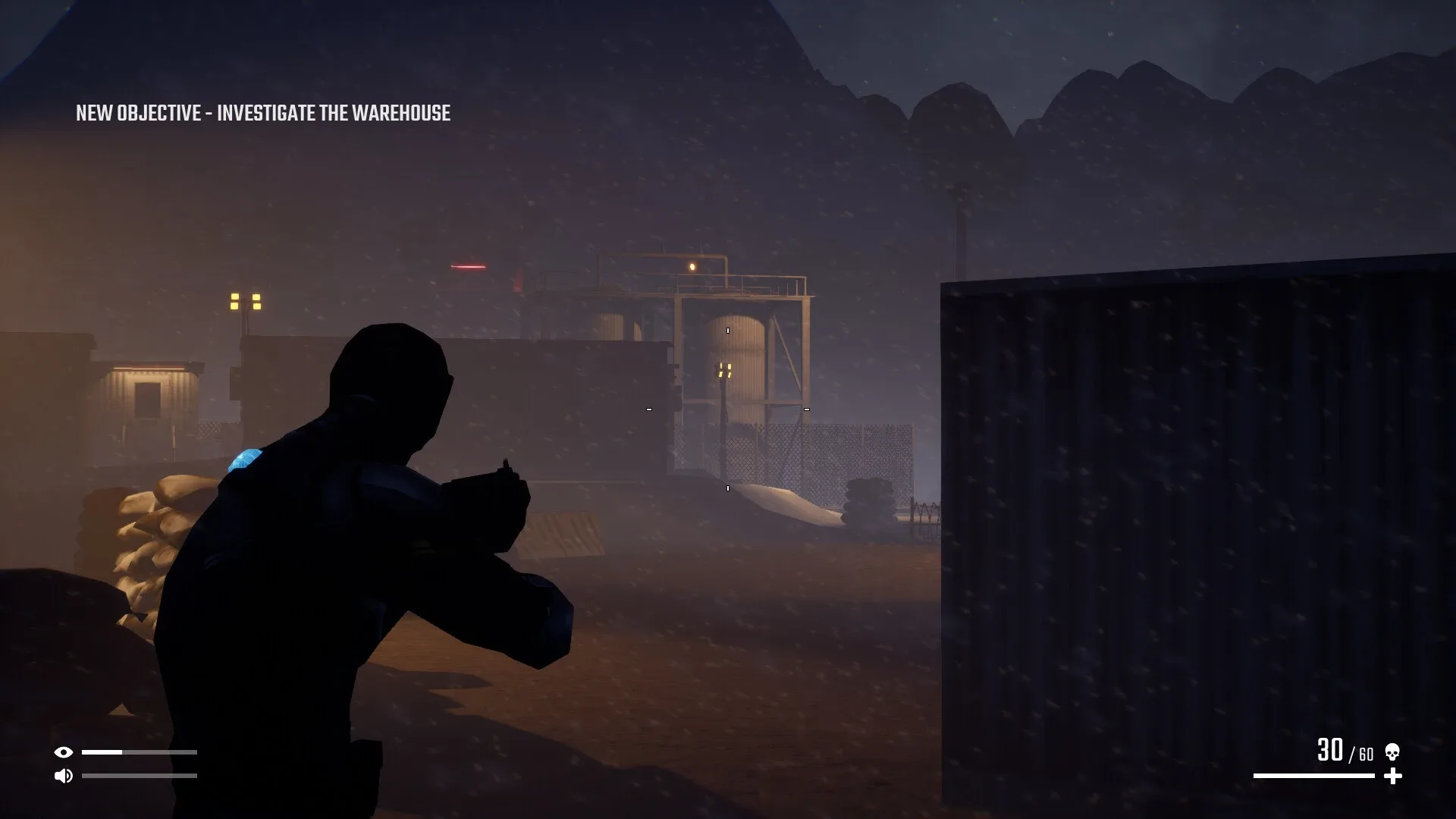Click the eye visibility icon in HUD
The height and width of the screenshot is (819, 1456).
click(64, 753)
